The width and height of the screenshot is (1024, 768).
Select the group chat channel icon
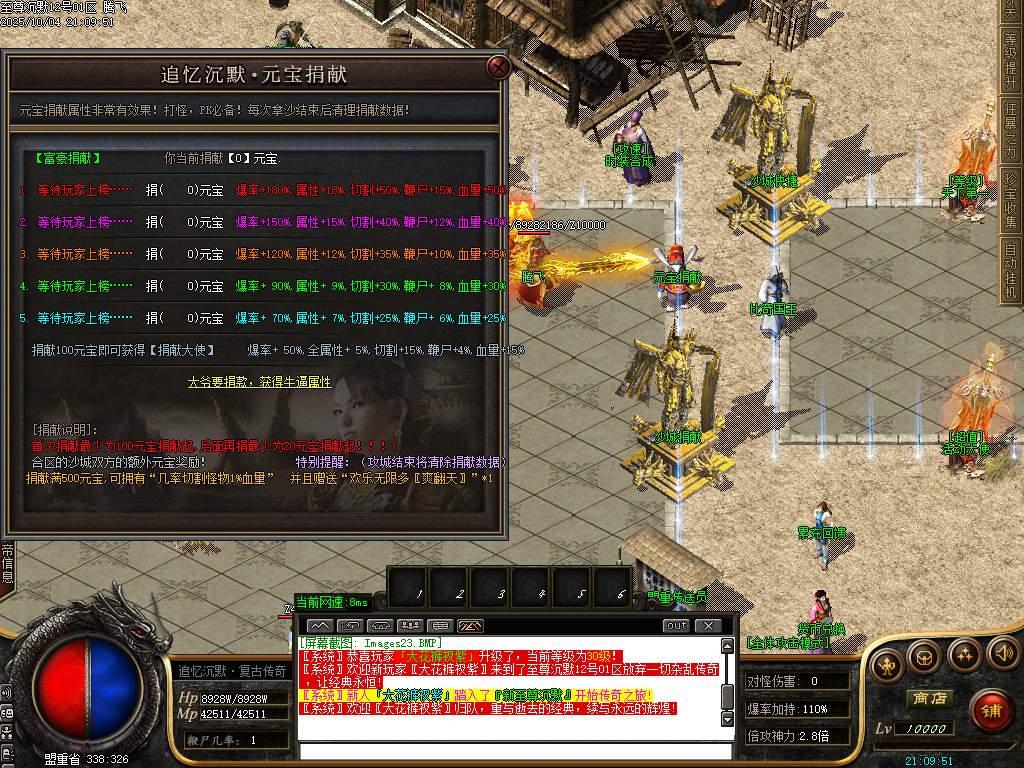408,626
